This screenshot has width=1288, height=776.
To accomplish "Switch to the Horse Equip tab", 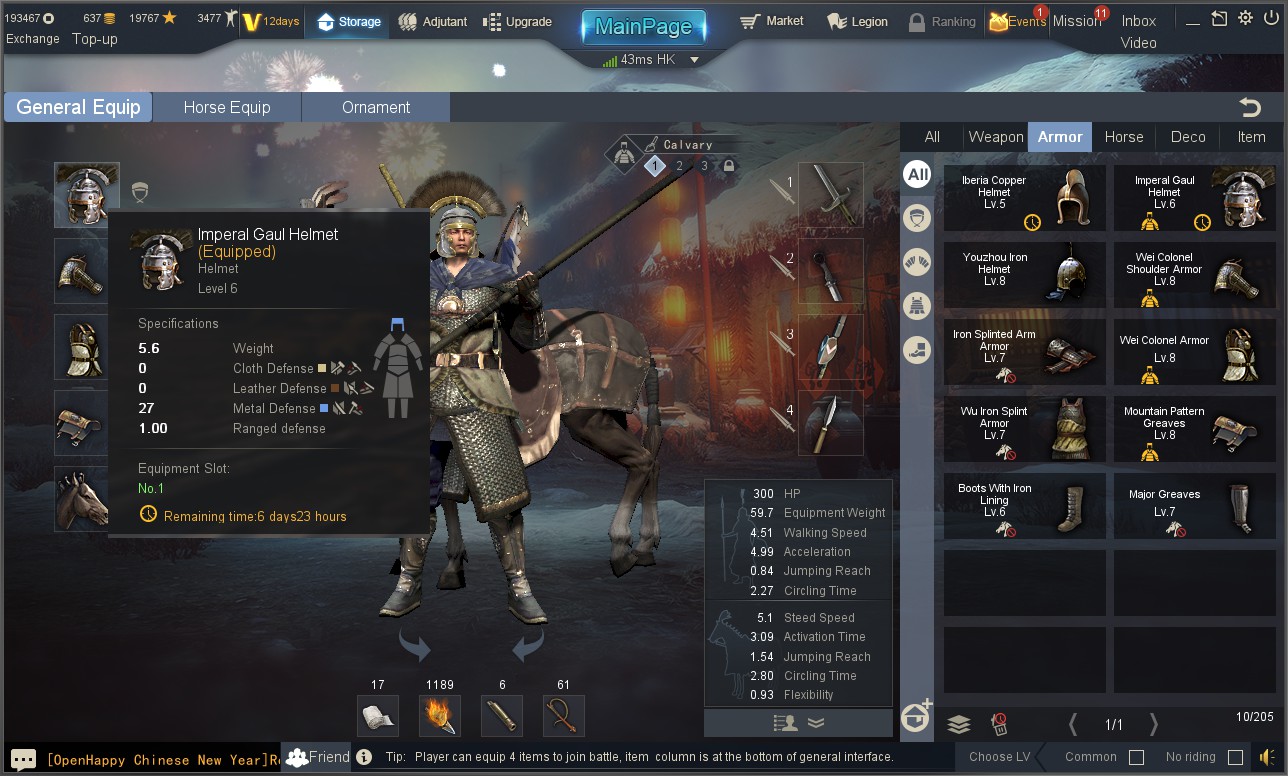I will click(227, 107).
